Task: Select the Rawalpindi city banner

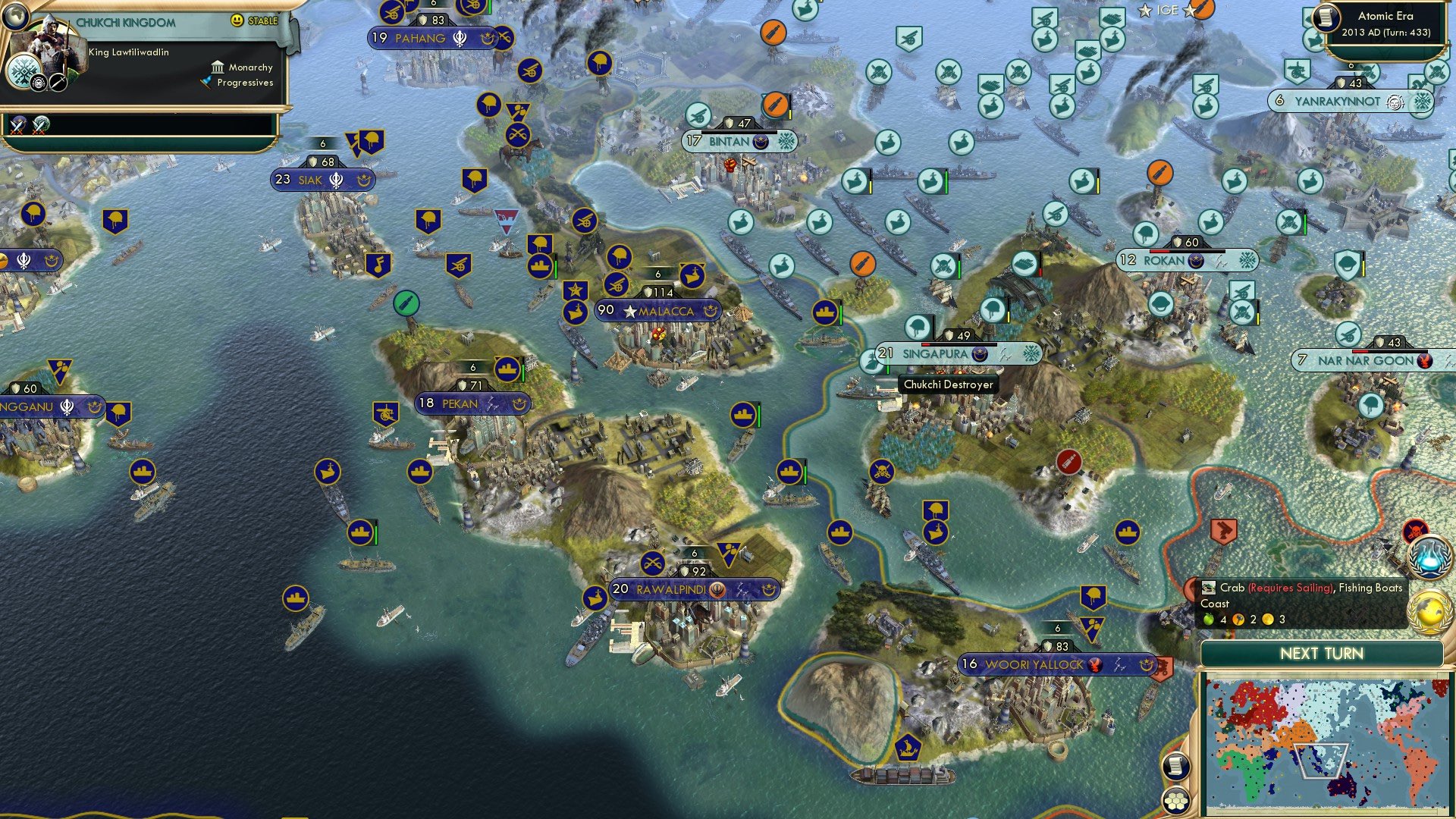Action: click(670, 588)
